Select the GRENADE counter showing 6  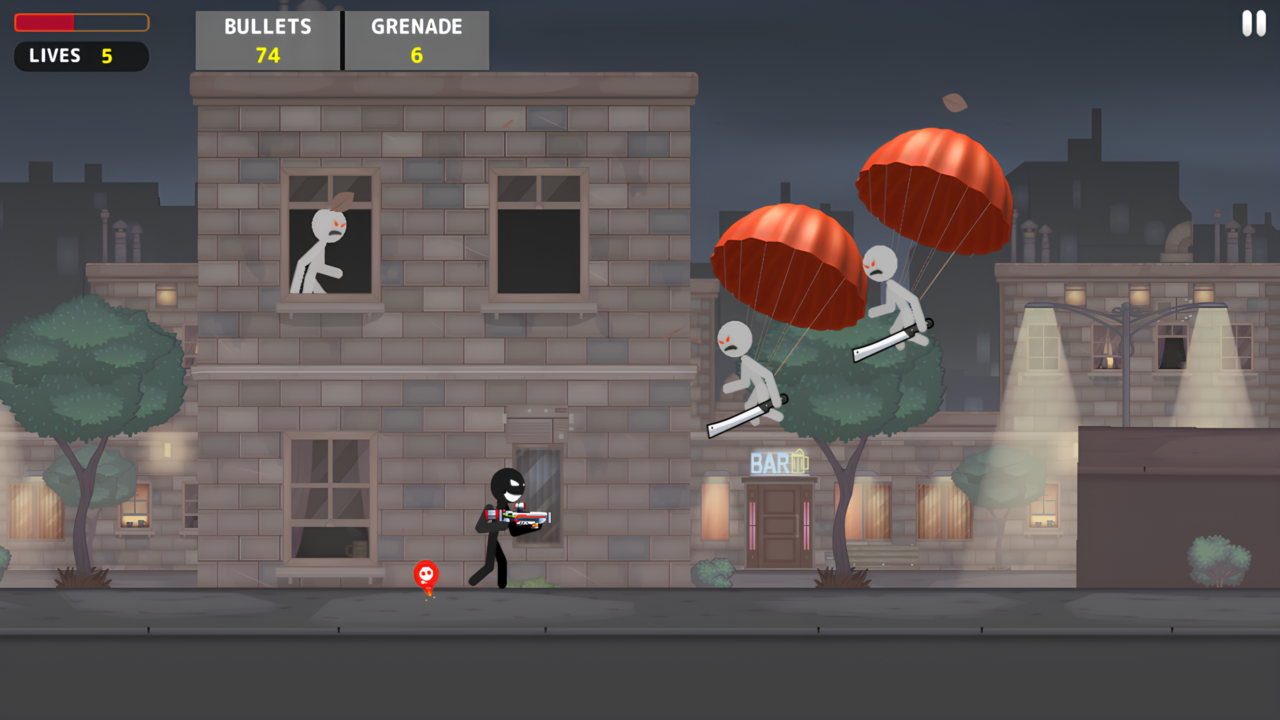point(416,40)
